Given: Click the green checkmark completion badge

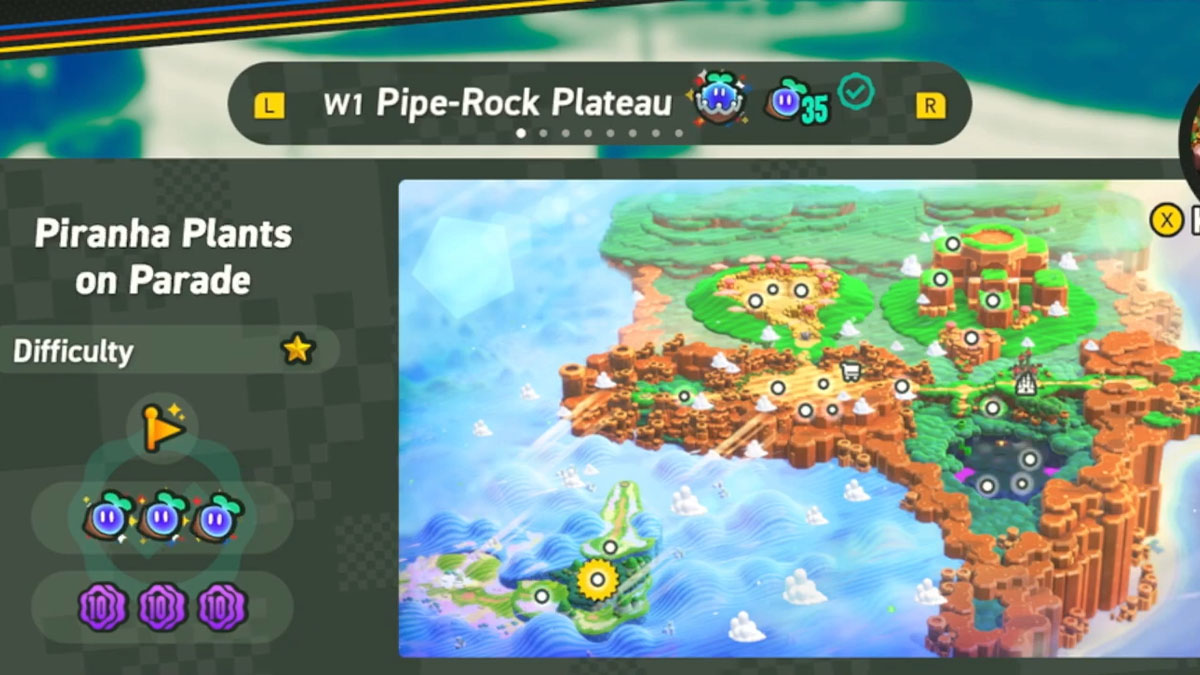Looking at the screenshot, I should (856, 93).
